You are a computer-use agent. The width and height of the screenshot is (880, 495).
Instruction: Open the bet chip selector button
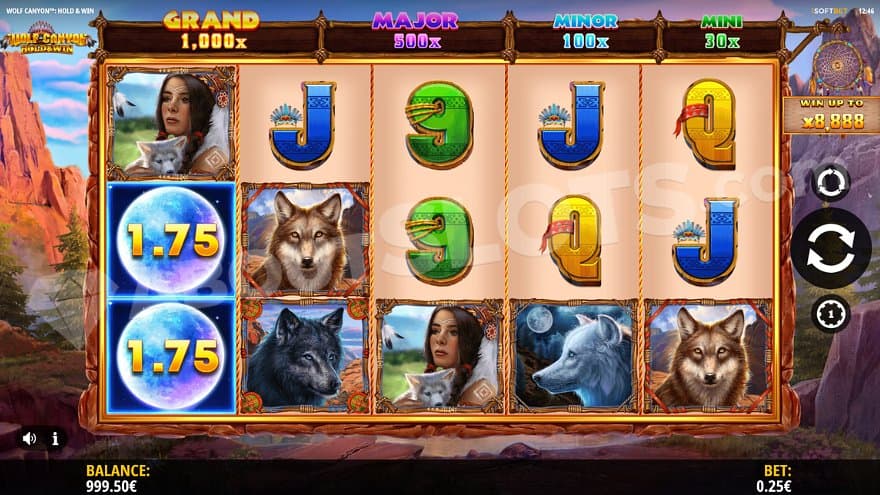pyautogui.click(x=830, y=314)
